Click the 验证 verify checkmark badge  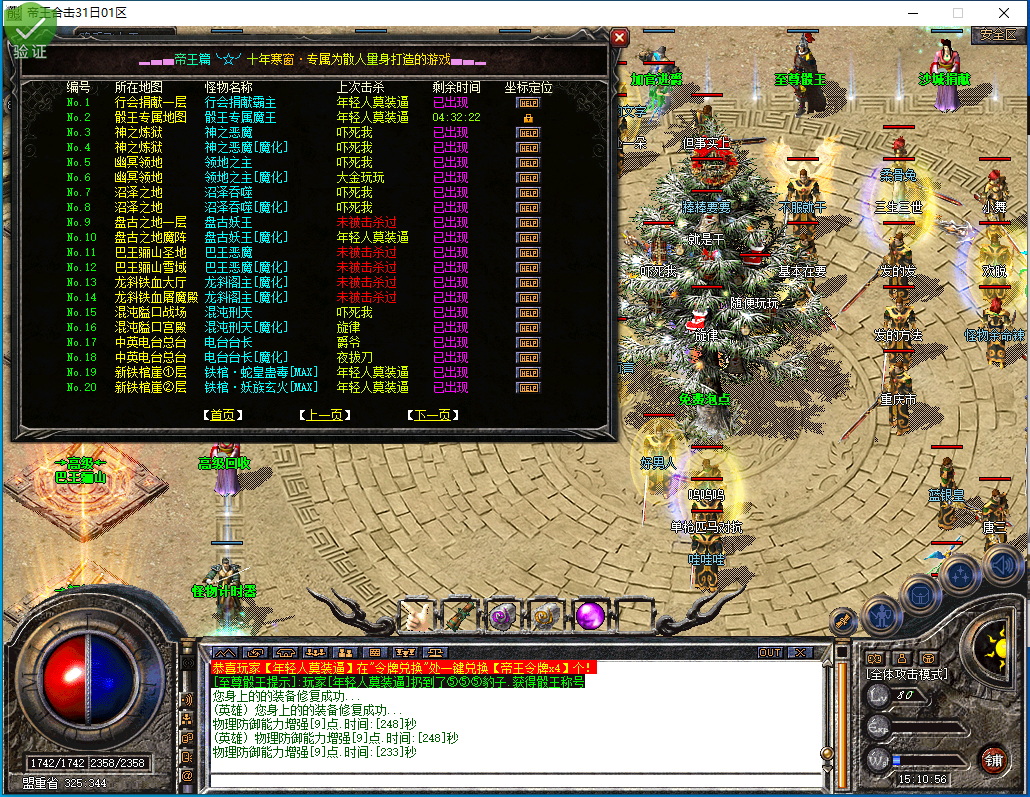point(28,35)
